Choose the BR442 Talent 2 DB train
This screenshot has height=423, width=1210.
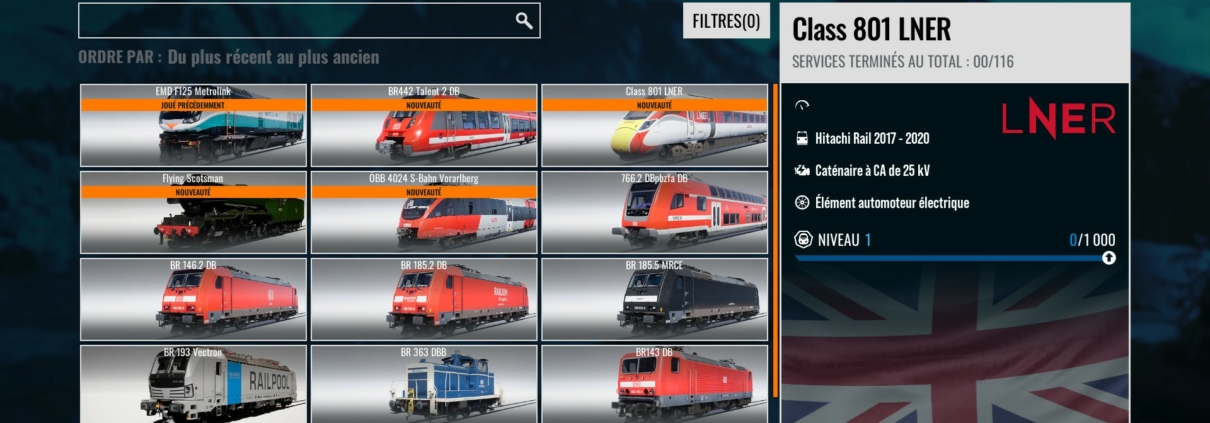coord(424,126)
